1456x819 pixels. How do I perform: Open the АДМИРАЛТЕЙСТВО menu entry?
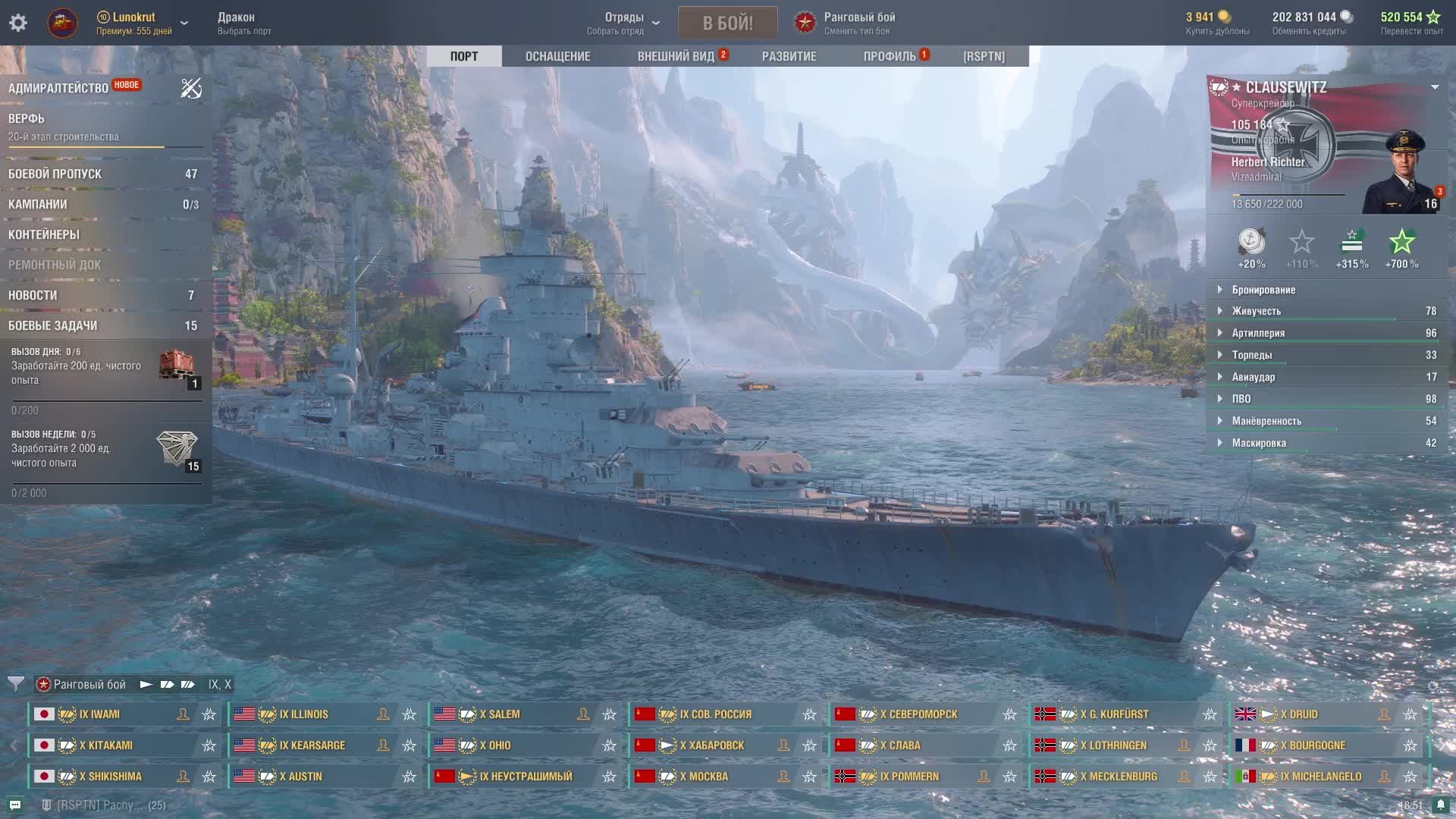(58, 88)
